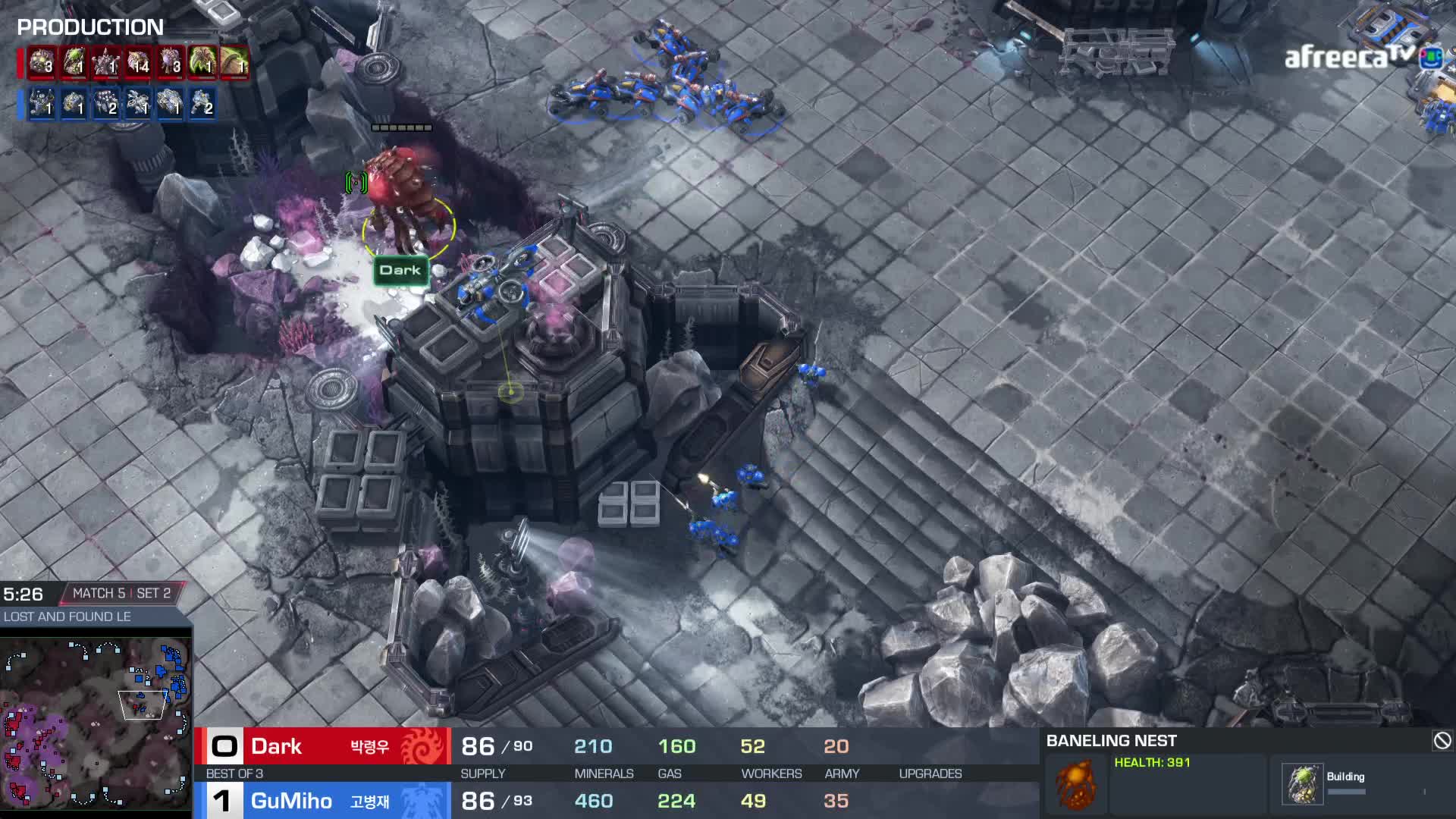This screenshot has width=1456, height=819.
Task: Click the cancel circle in Baneling Nest panel
Action: click(1442, 740)
